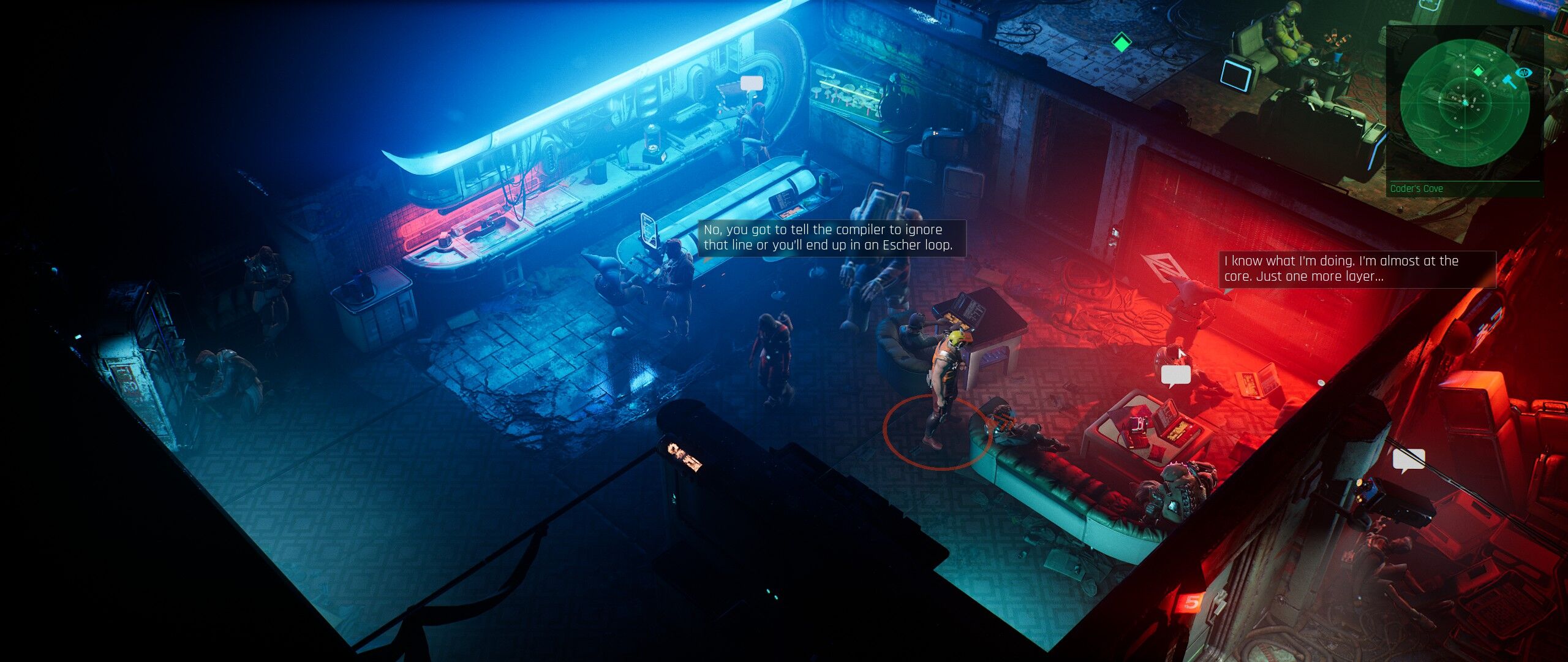Select the cyan hammer marker on the minimap
Image resolution: width=1568 pixels, height=662 pixels.
click(1510, 81)
